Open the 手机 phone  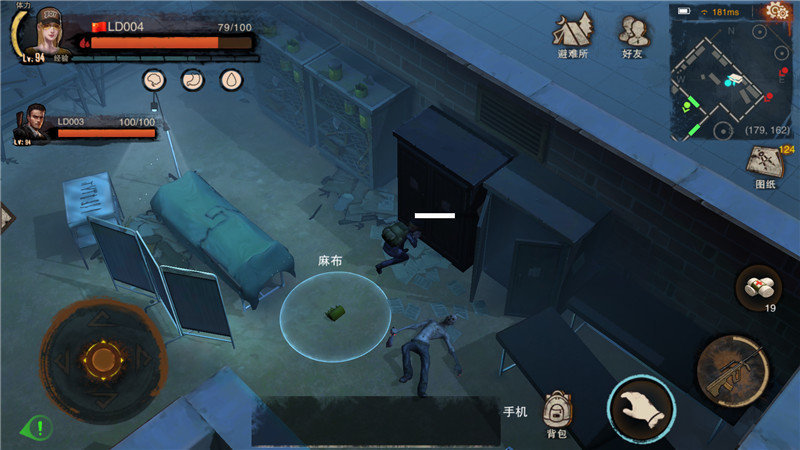coord(514,411)
